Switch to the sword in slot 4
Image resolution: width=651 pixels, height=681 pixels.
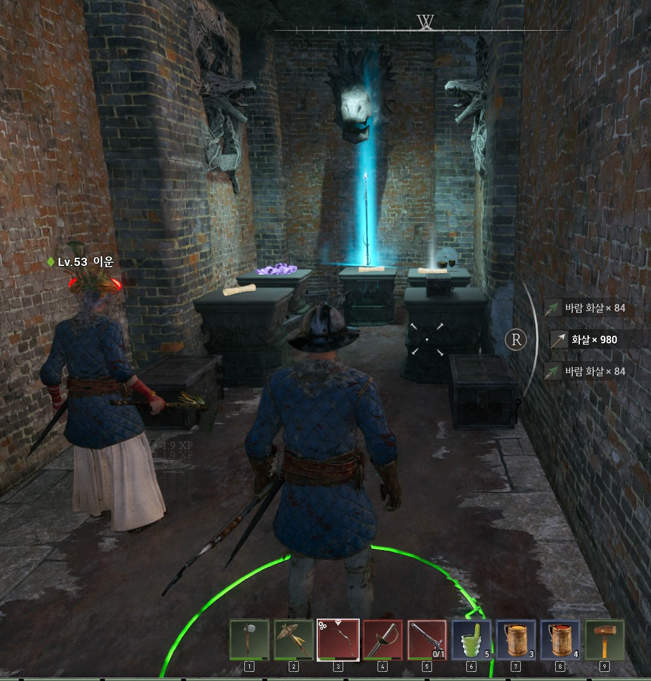click(x=383, y=639)
